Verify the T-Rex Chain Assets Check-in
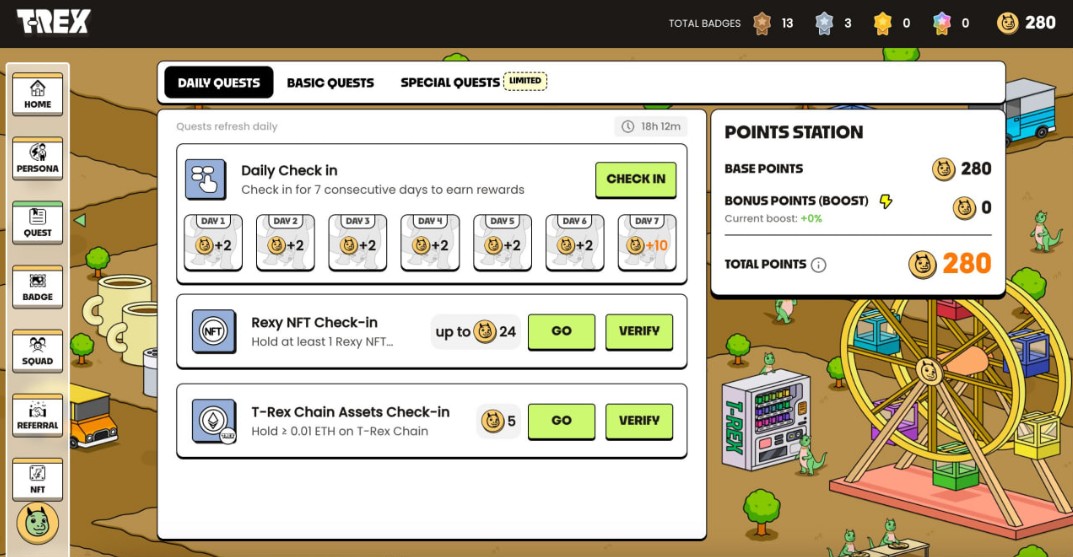Image resolution: width=1073 pixels, height=557 pixels. click(x=639, y=421)
